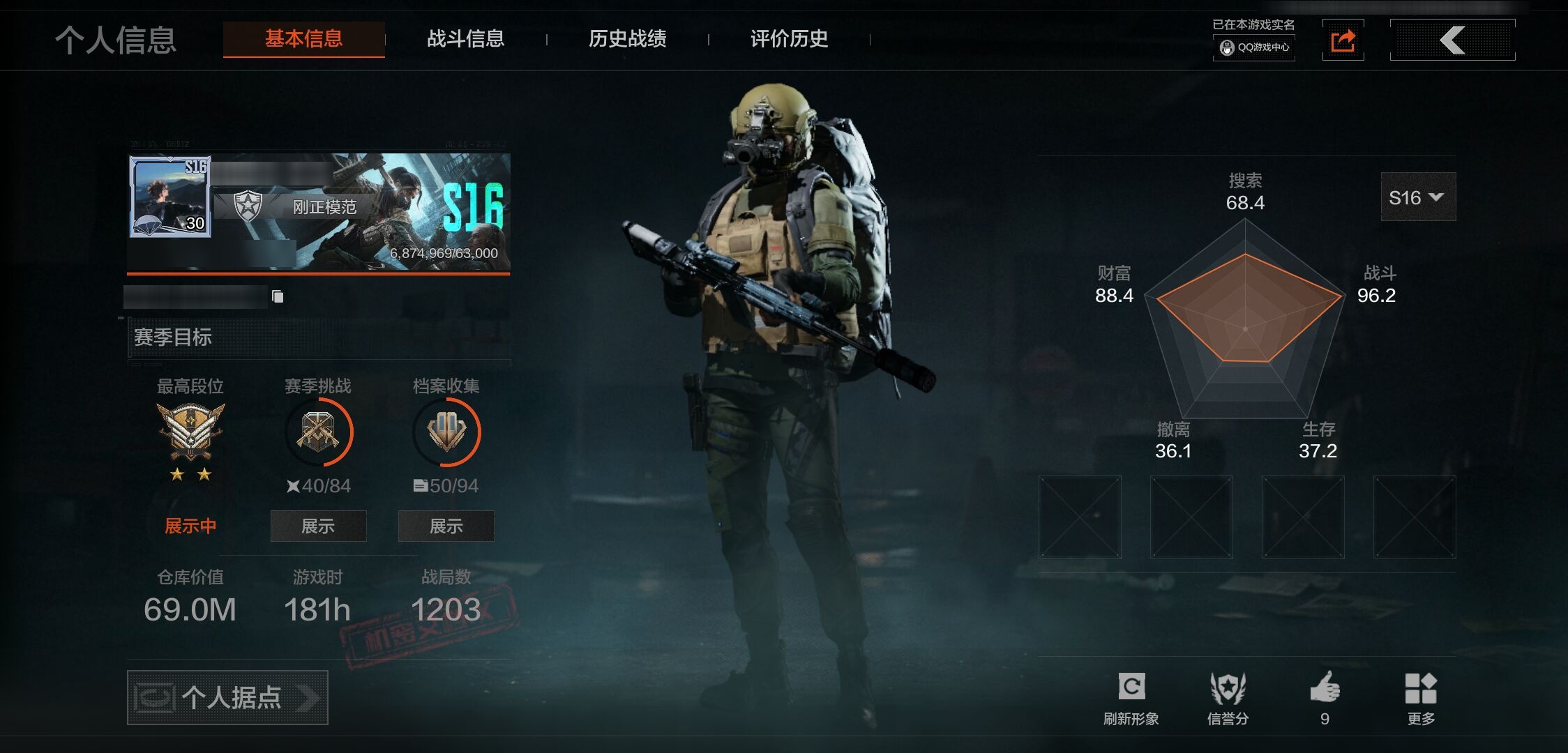Viewport: 1568px width, 753px height.
Task: Click 刷新形象 to refresh the character
Action: (x=1131, y=698)
